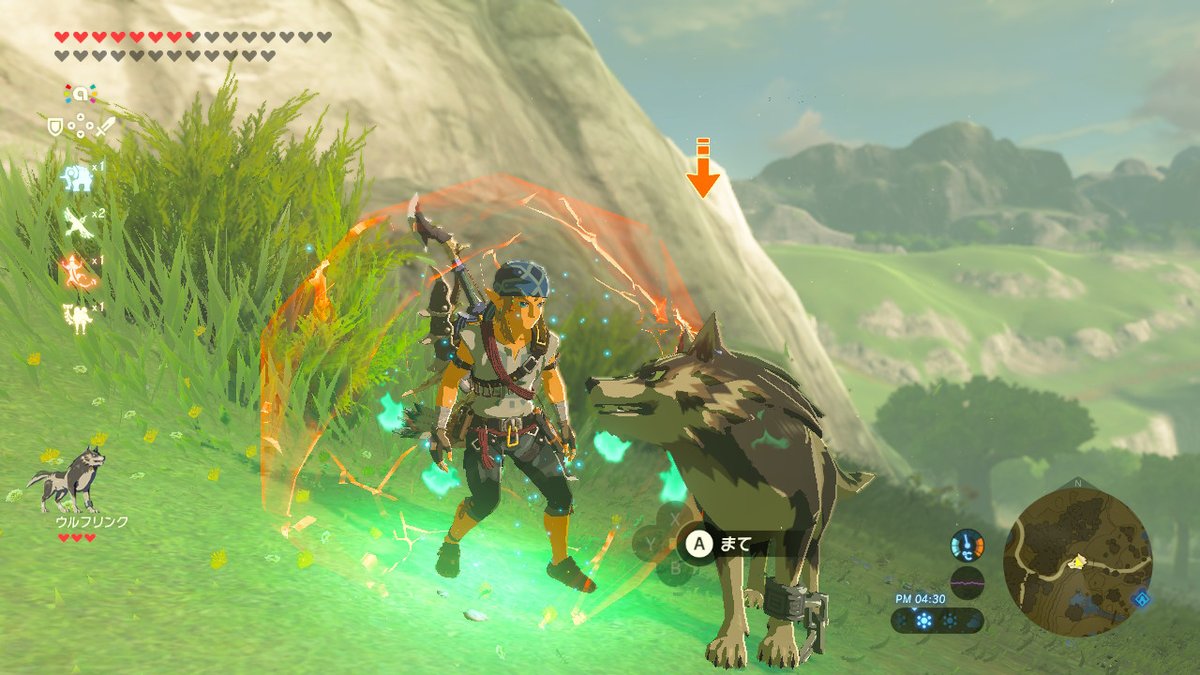The image size is (1200, 675).
Task: Choose the orange lizard champion ability icon
Action: 77,270
